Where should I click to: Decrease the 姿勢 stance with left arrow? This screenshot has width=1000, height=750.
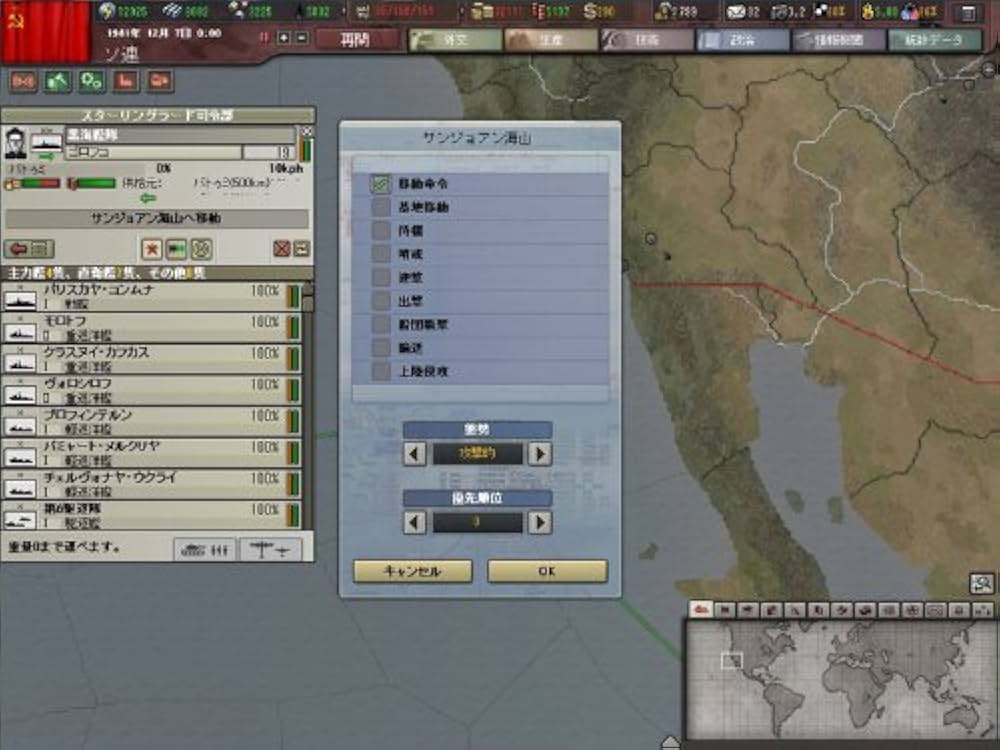point(415,454)
